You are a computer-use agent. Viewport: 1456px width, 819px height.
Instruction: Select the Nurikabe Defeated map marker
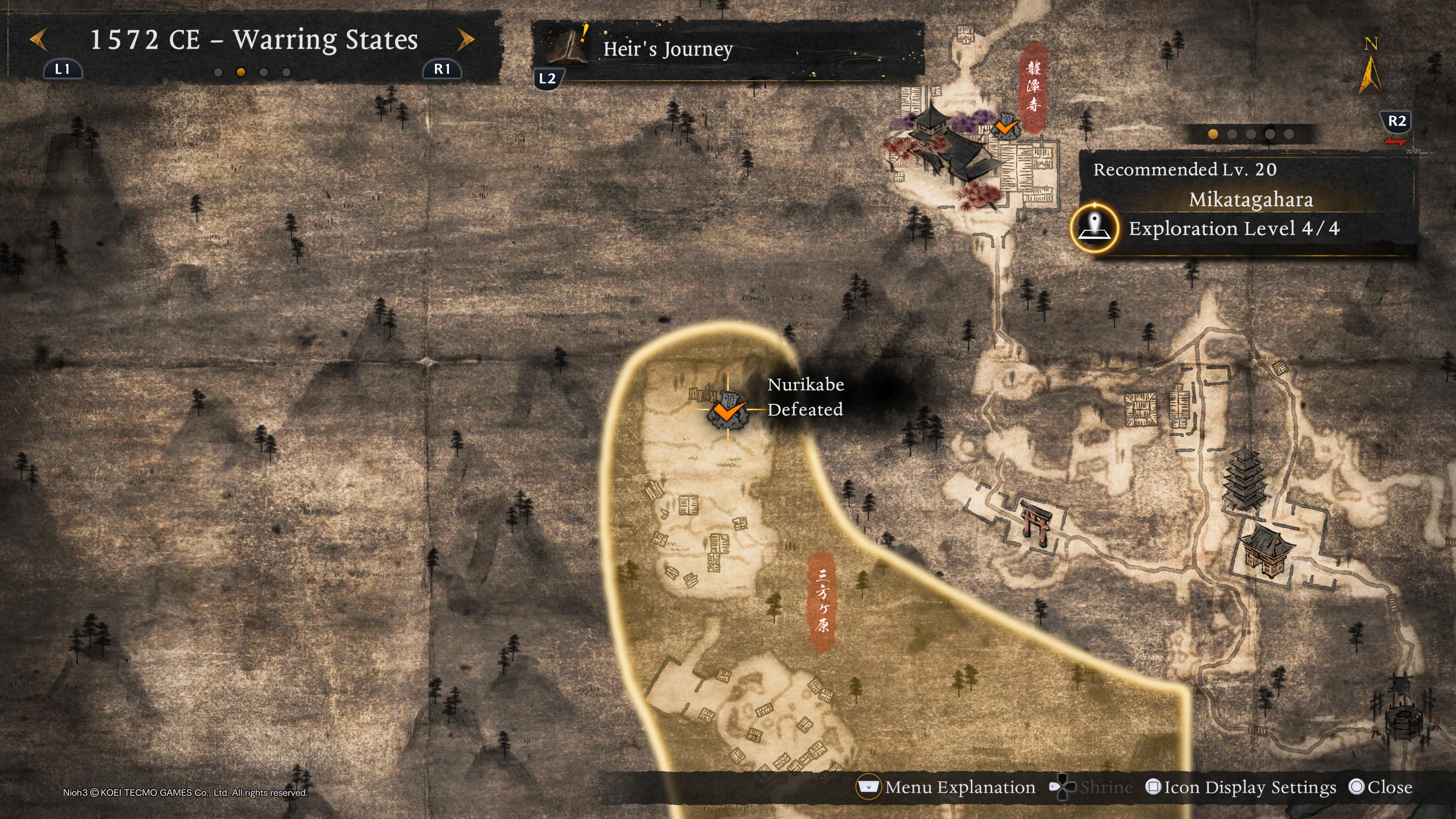tap(728, 409)
